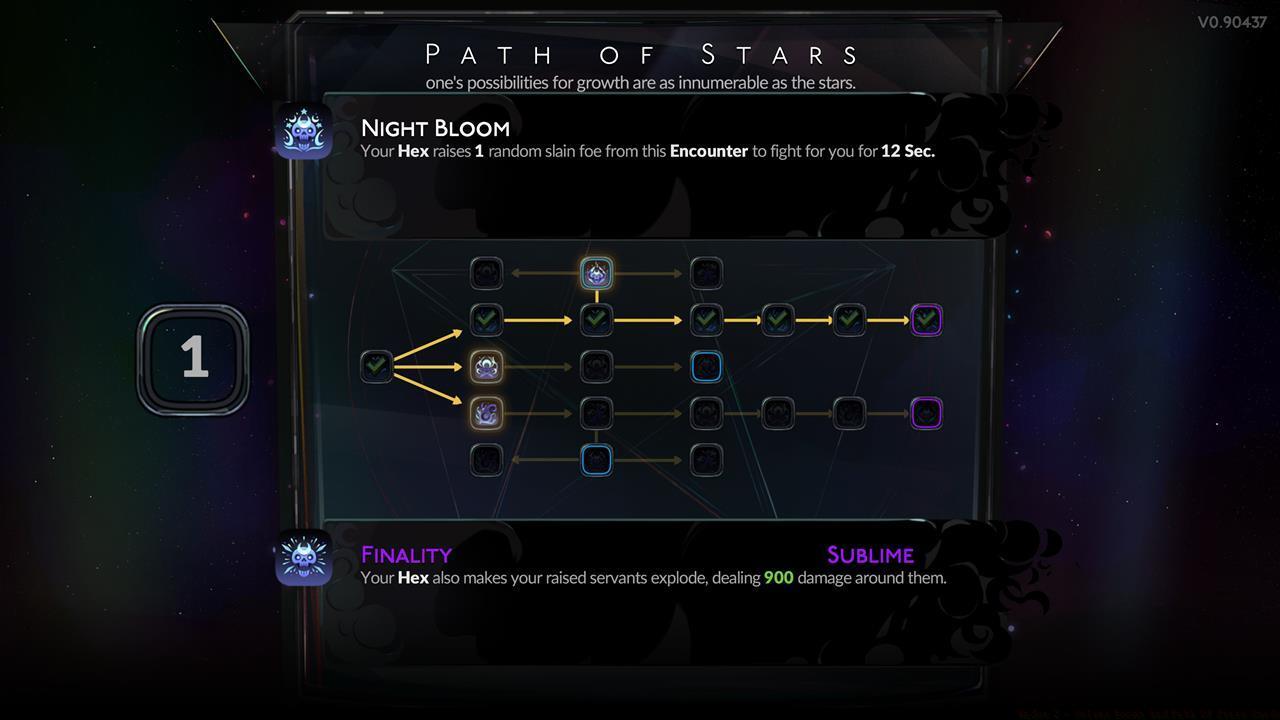Click the Sublime label text

[870, 554]
